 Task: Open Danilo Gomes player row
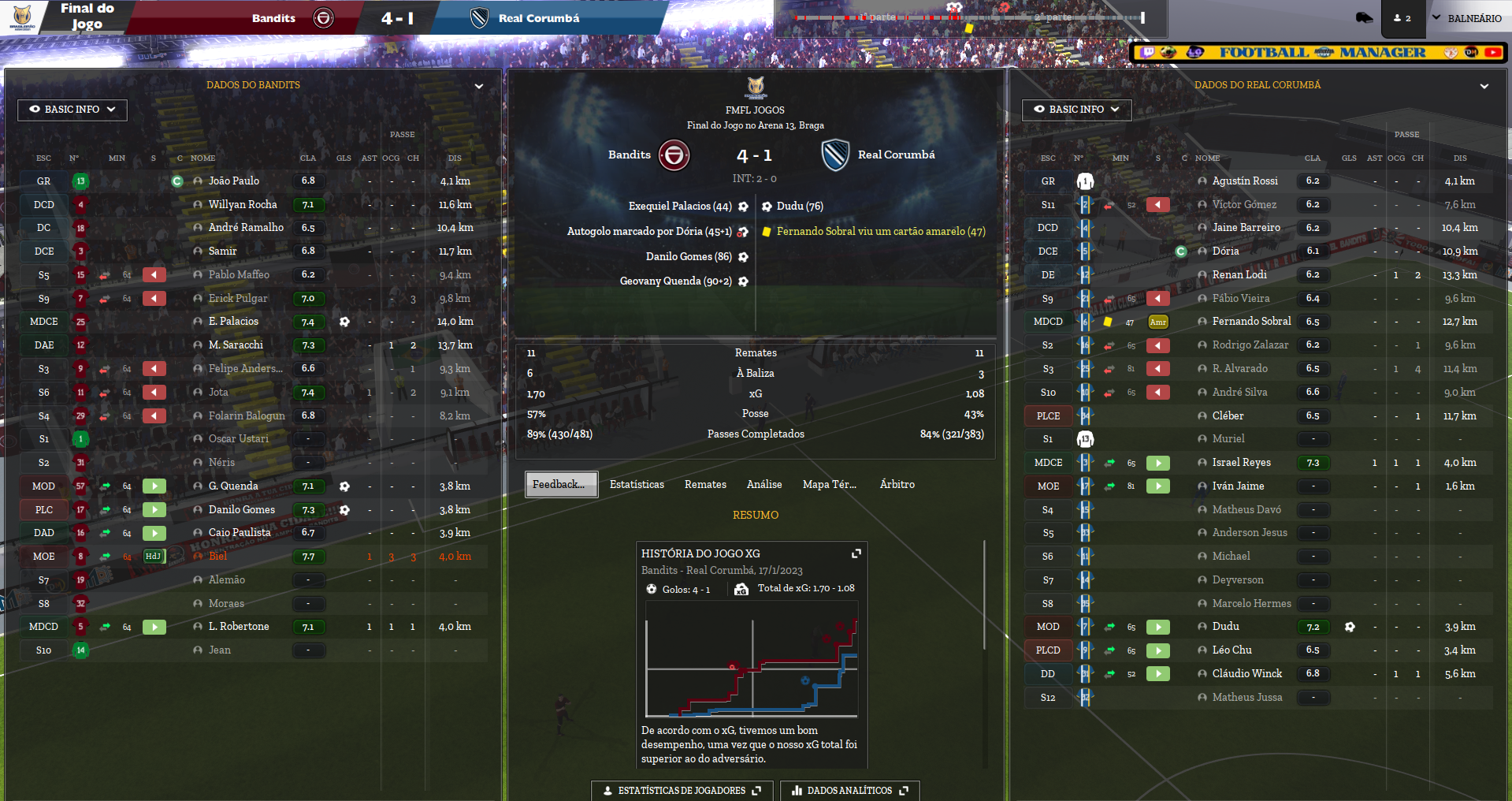click(x=242, y=509)
